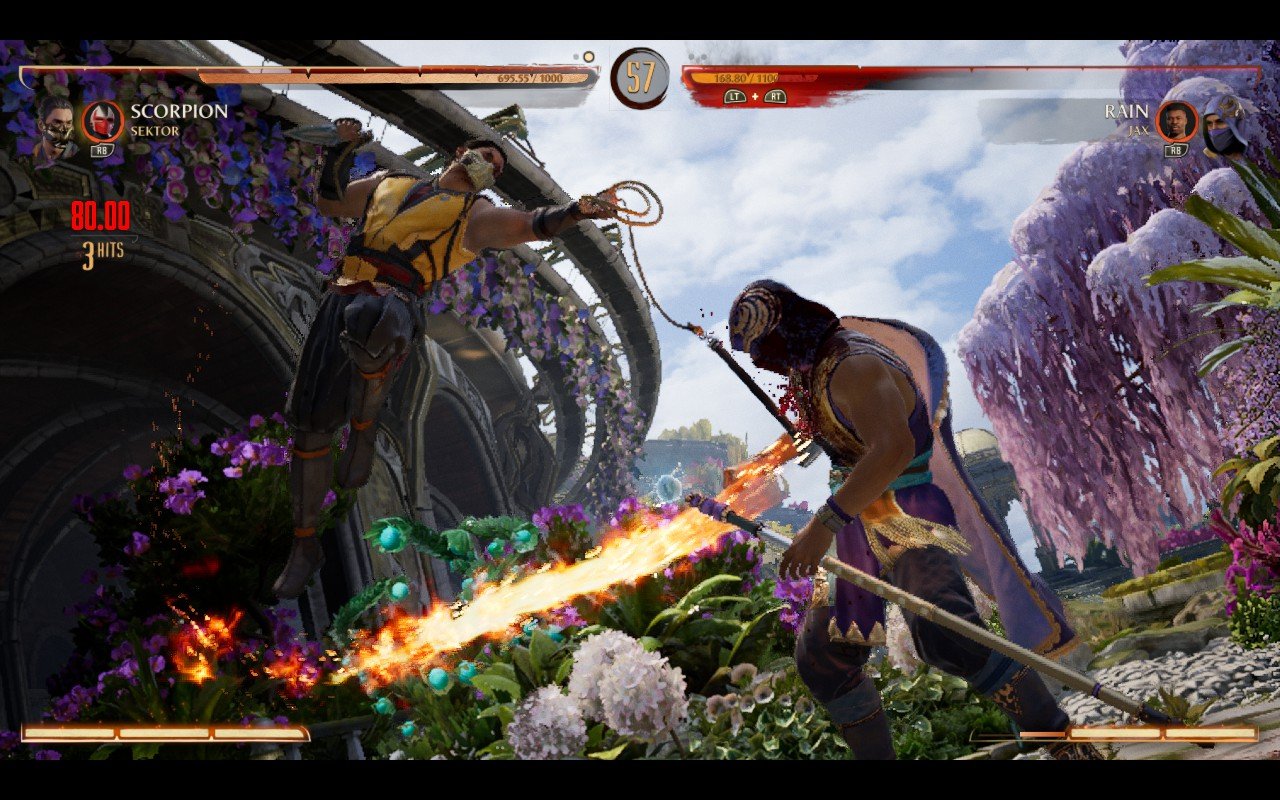Click the Sektor kameo icon
This screenshot has height=800, width=1280.
click(102, 121)
